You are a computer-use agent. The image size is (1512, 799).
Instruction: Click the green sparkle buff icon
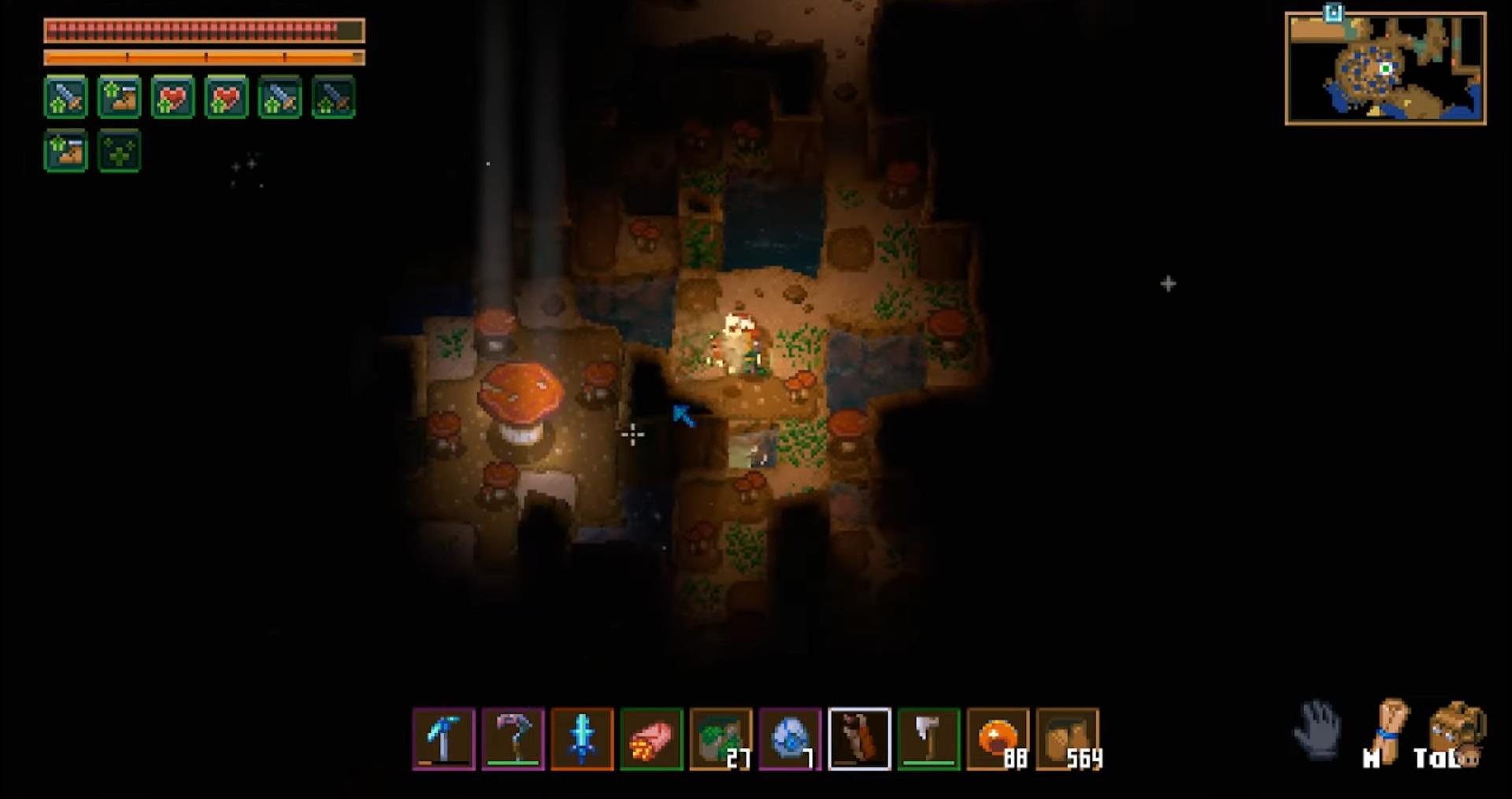tap(119, 151)
